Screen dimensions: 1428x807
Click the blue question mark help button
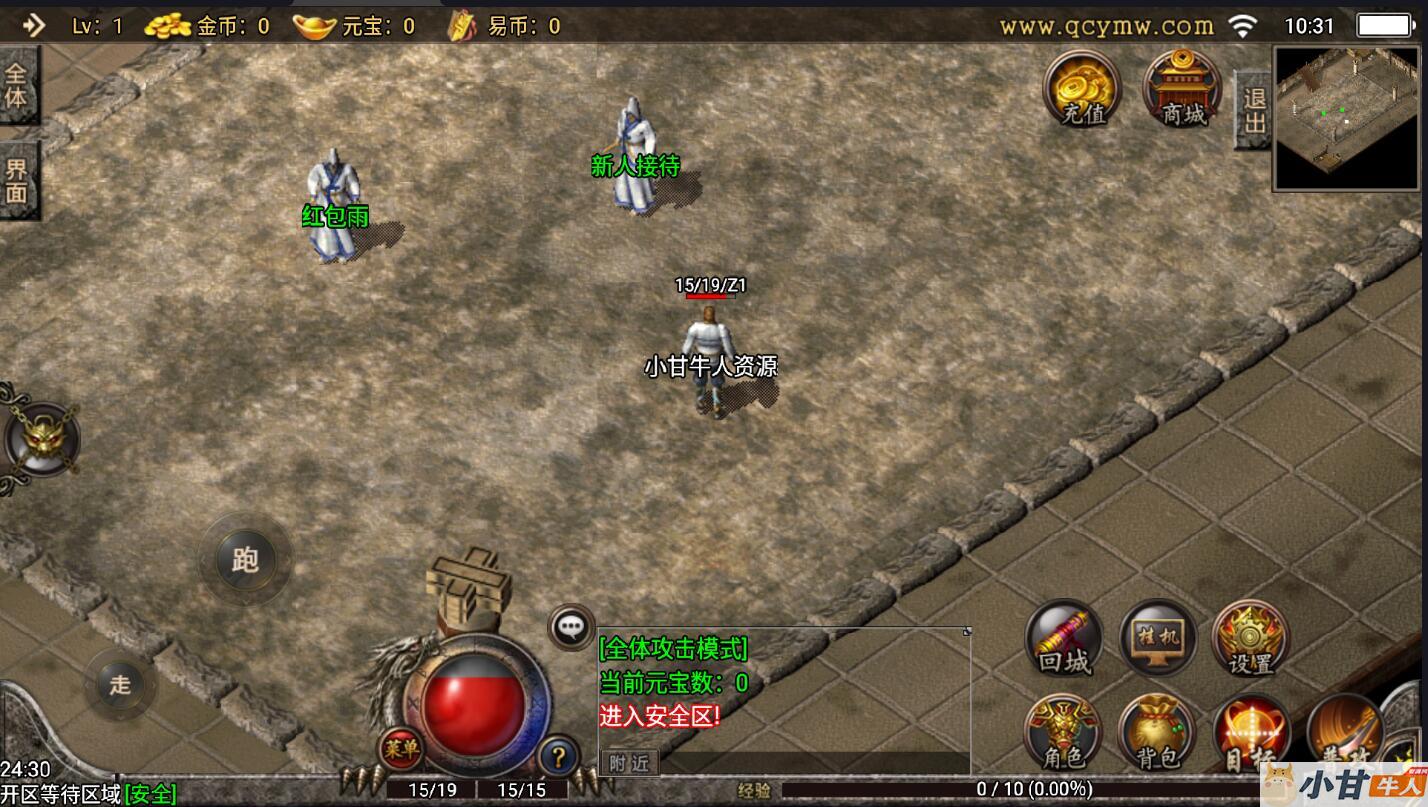[x=559, y=756]
